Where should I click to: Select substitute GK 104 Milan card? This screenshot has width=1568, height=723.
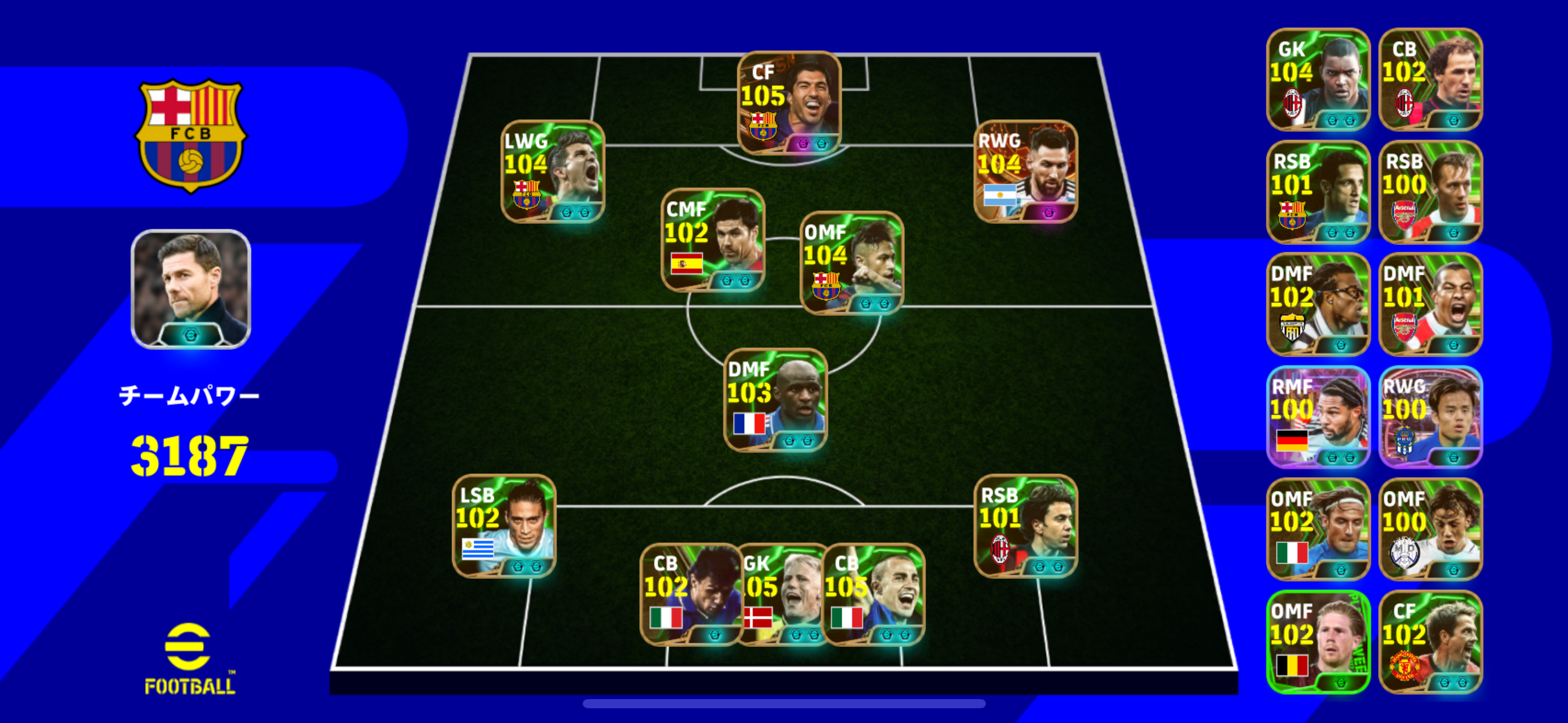[x=1318, y=80]
